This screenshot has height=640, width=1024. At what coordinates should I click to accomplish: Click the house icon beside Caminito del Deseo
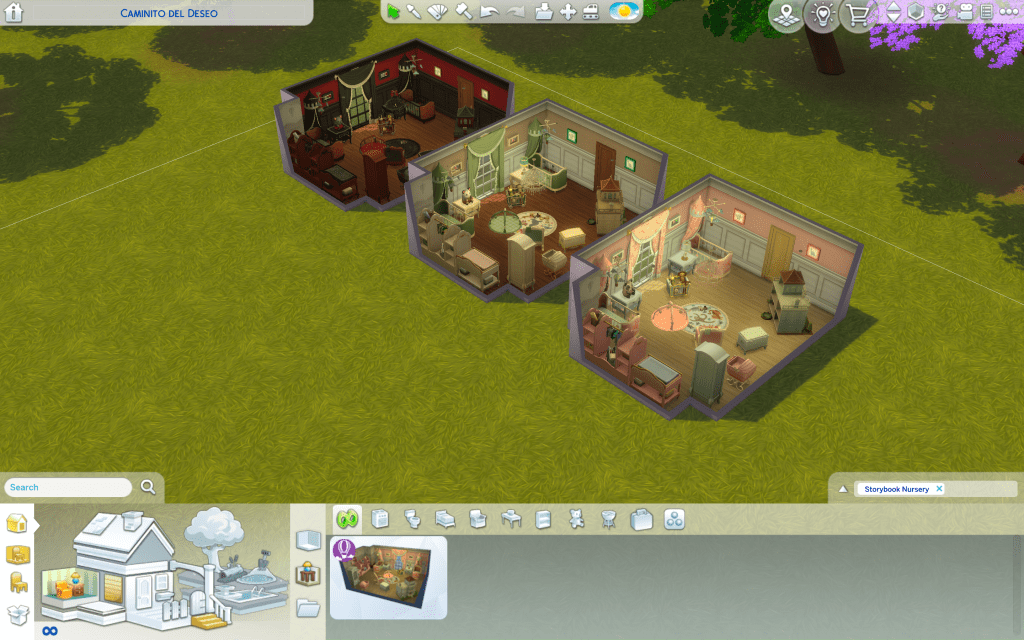(15, 13)
